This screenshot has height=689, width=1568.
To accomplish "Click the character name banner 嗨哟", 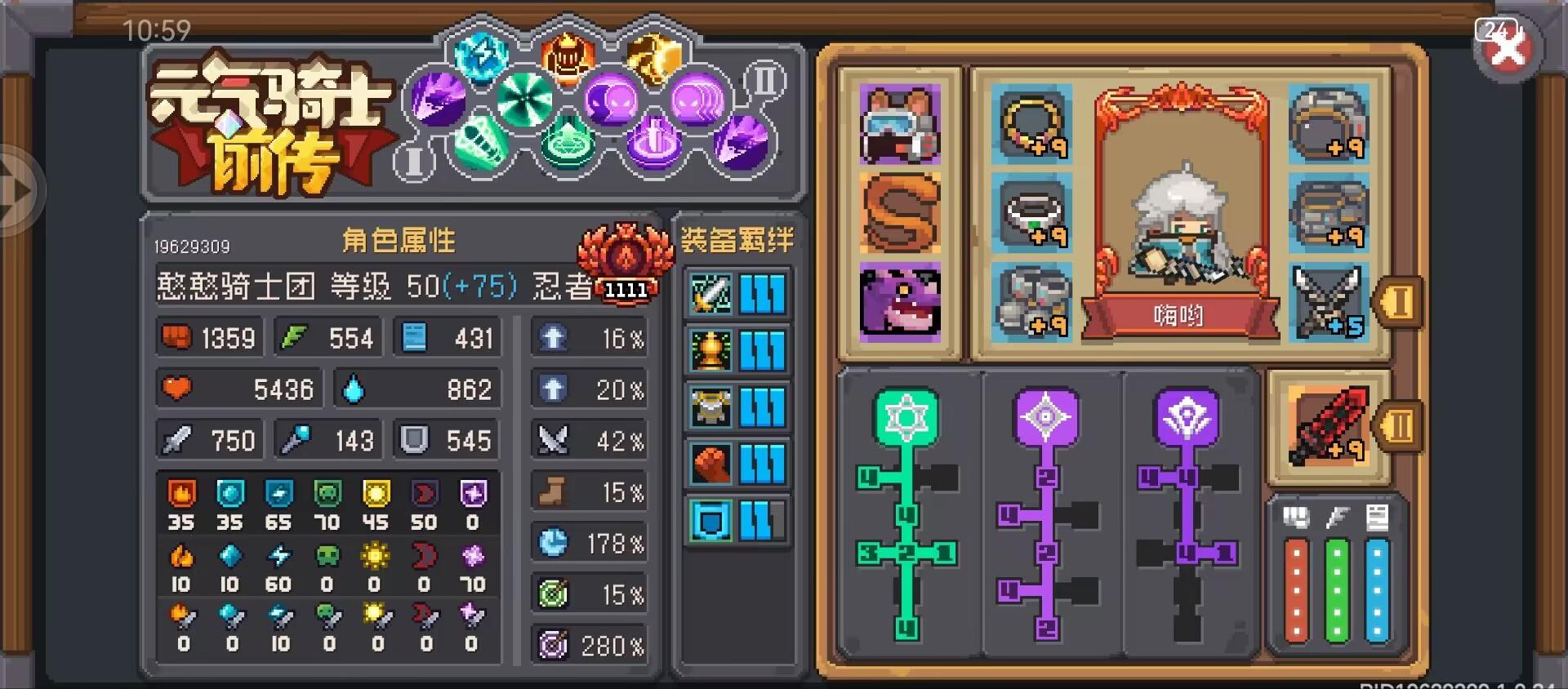I will [1178, 317].
